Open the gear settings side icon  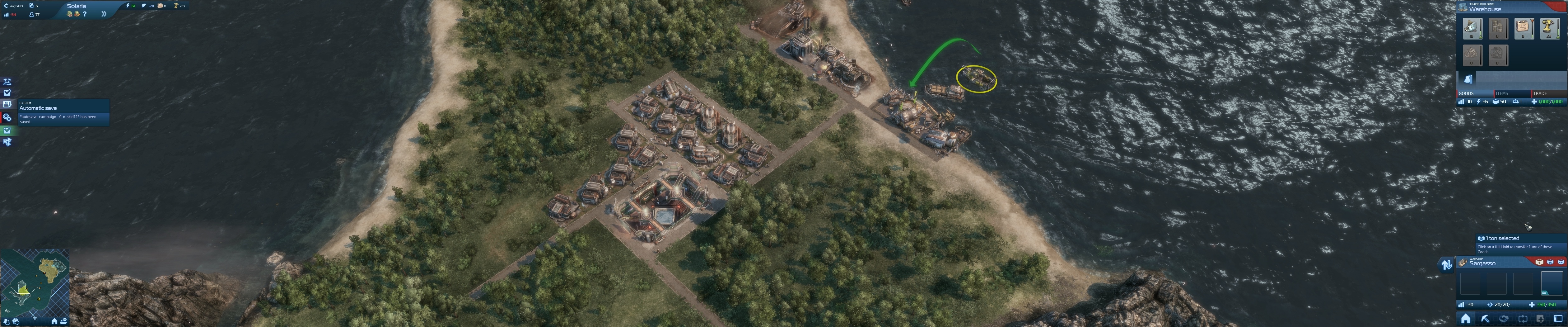point(7,117)
